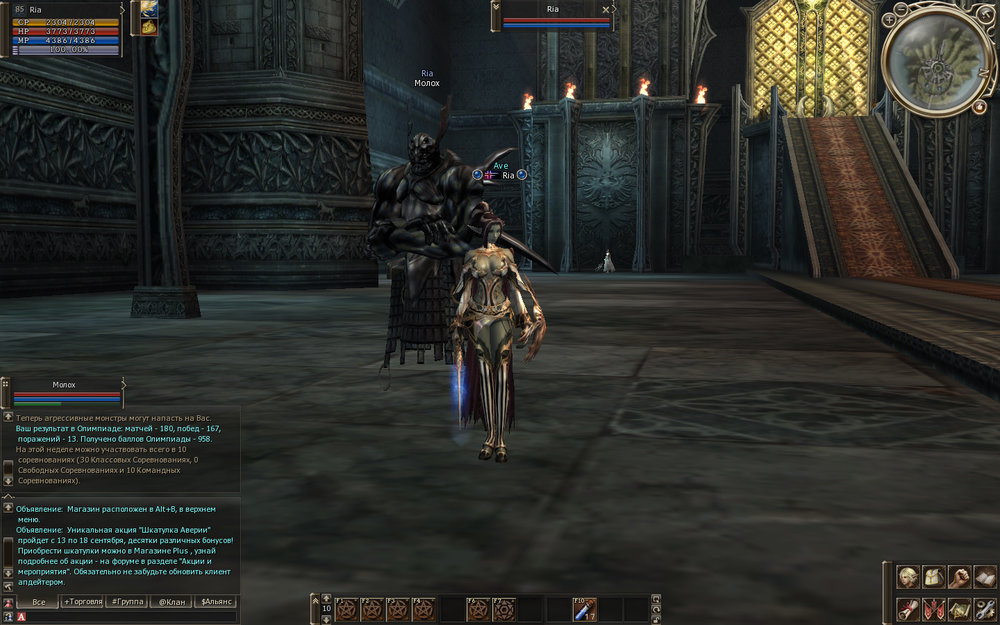The image size is (1000, 625).
Task: Open the system settings wrench icon
Action: (984, 608)
